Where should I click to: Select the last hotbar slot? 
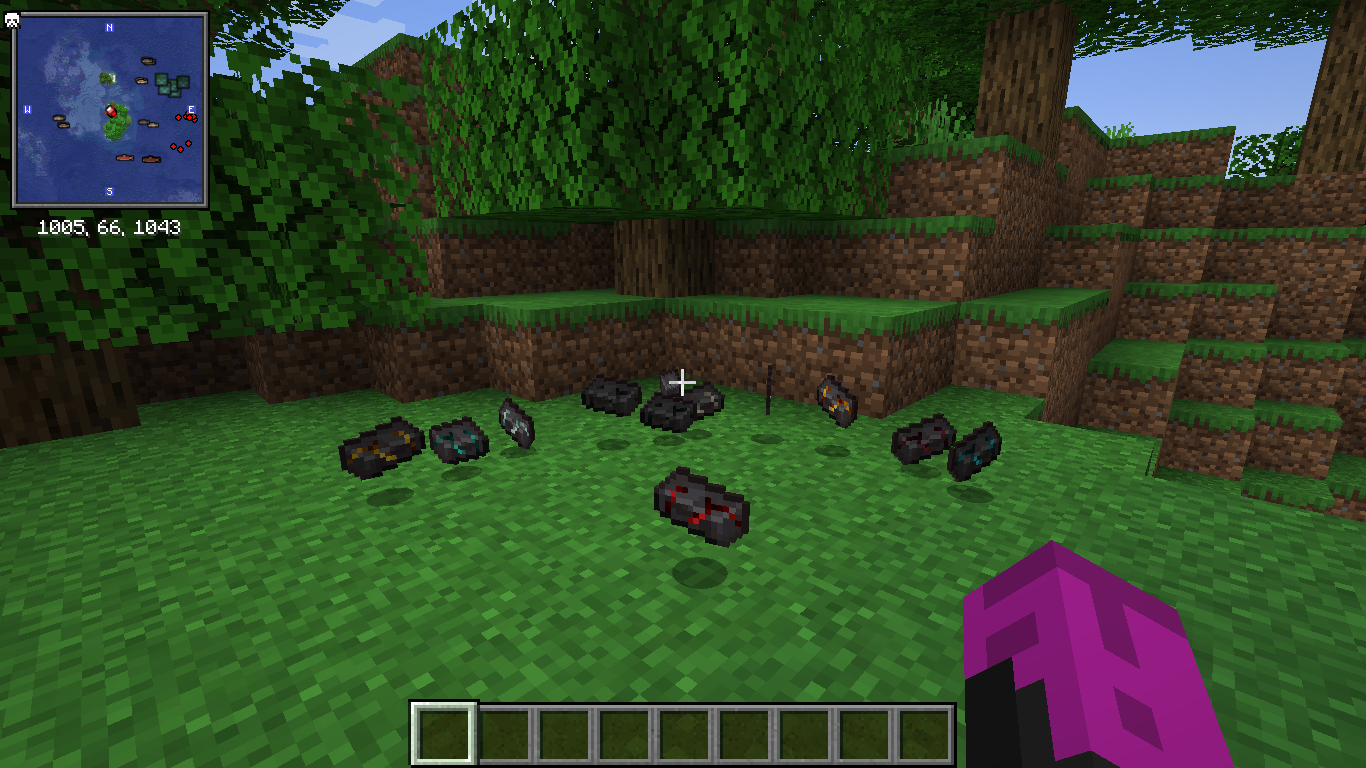click(x=925, y=732)
